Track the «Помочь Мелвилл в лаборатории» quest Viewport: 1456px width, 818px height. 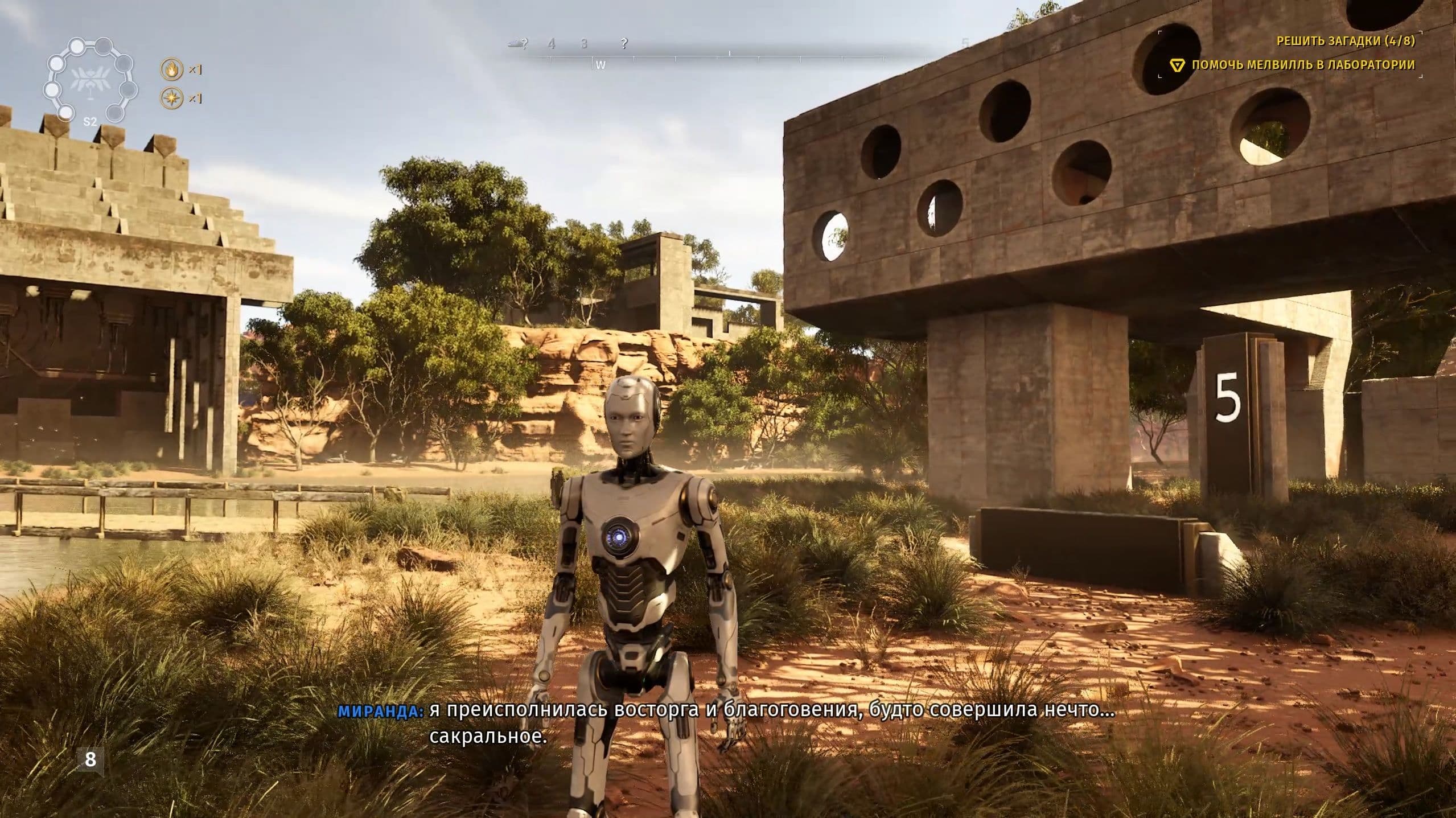click(1303, 65)
